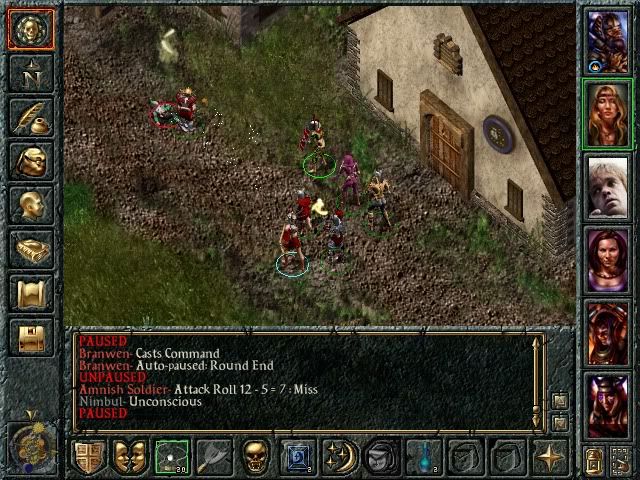Select the quick weapon slot showing 20
Image resolution: width=640 pixels, height=480 pixels.
[x=172, y=457]
